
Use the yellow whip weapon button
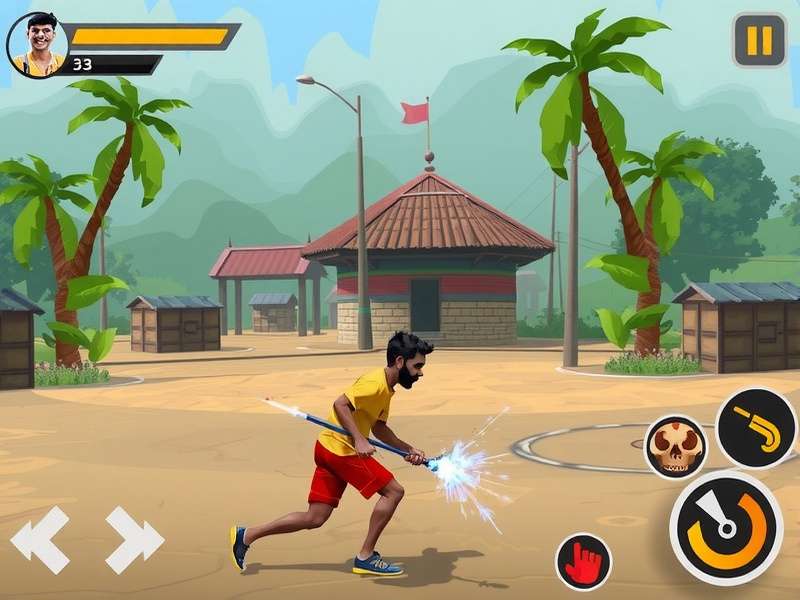pyautogui.click(x=756, y=428)
